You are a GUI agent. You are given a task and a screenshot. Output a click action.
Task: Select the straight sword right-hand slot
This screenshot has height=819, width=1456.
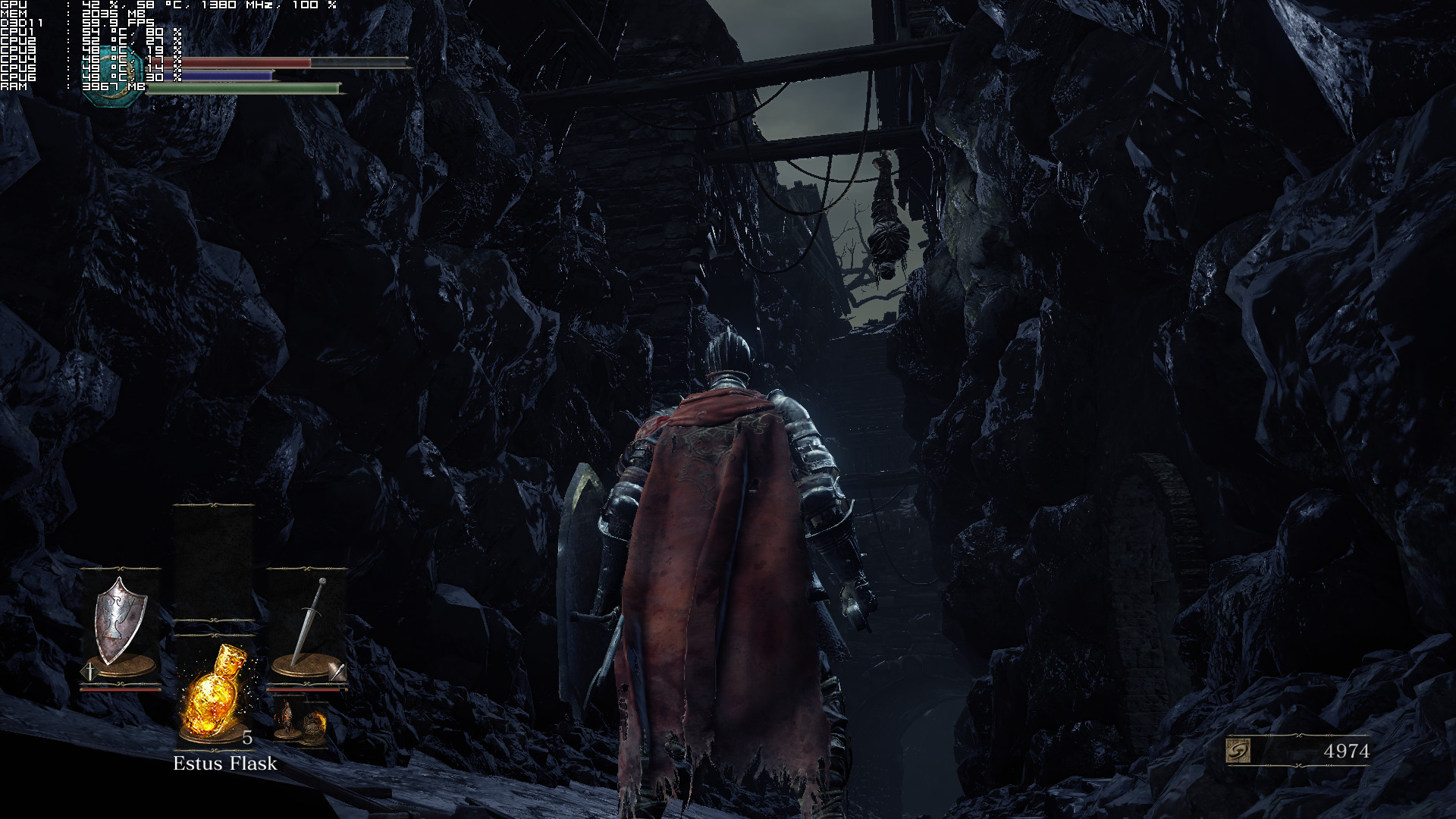coord(307,623)
